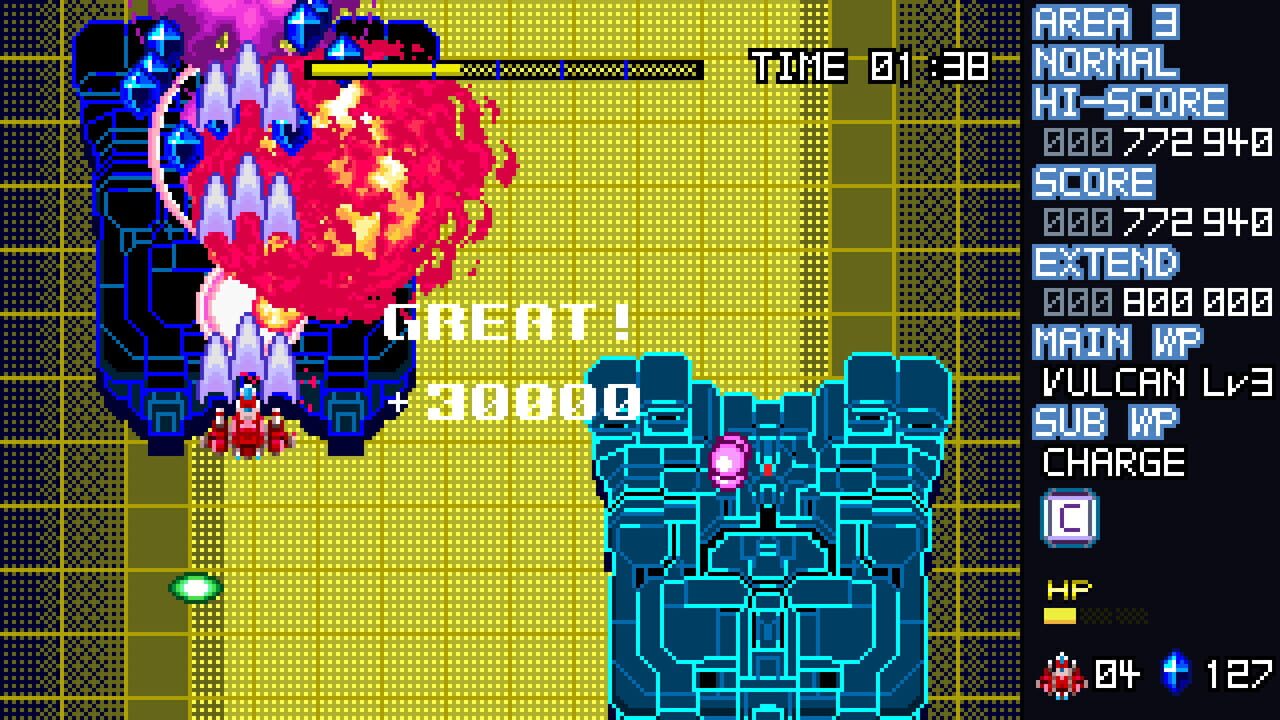Viewport: 1280px width, 720px height.
Task: Click the boss health bar at the top
Action: pos(500,69)
